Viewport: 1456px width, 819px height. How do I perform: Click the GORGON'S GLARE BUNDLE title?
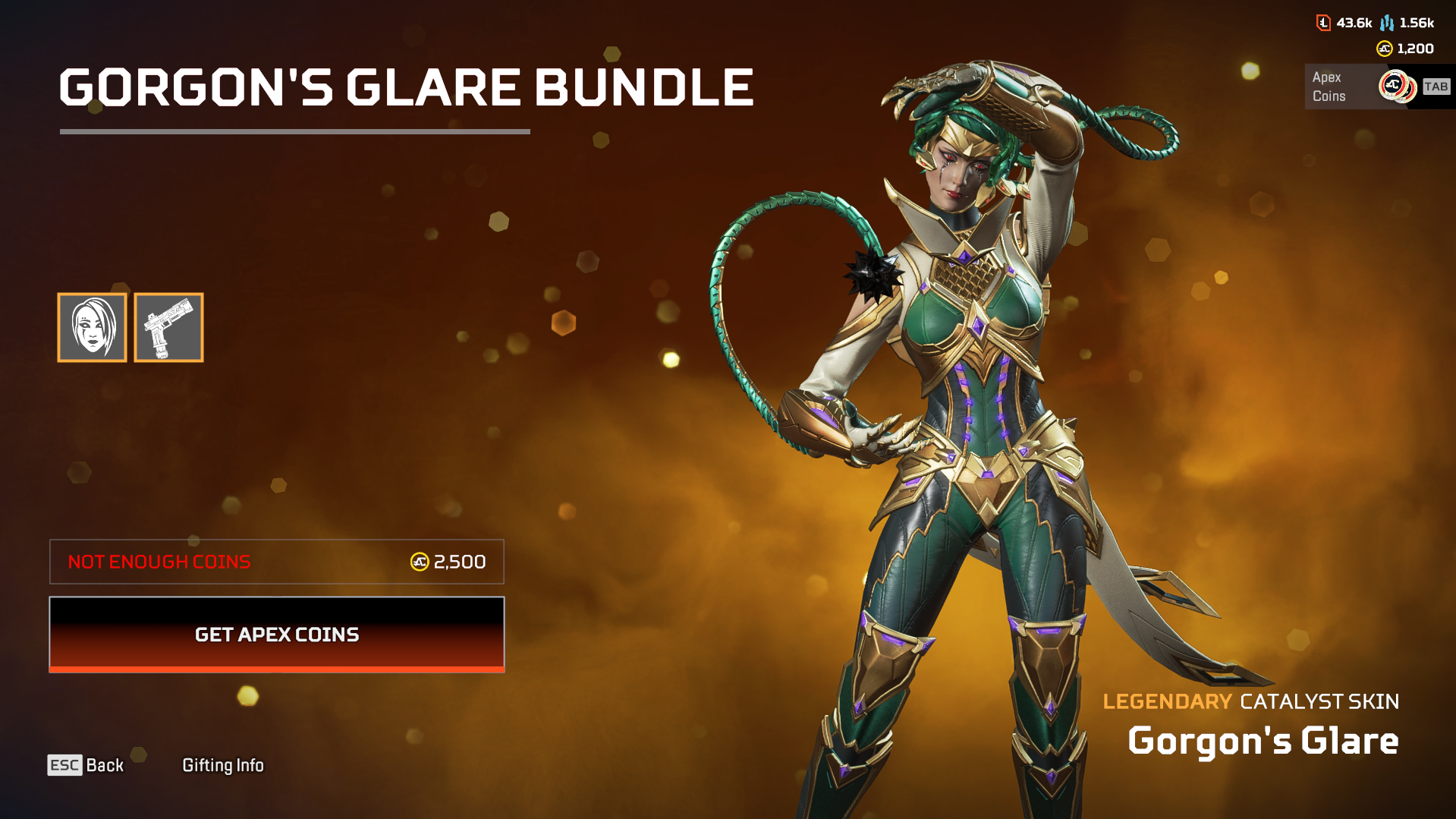[406, 87]
